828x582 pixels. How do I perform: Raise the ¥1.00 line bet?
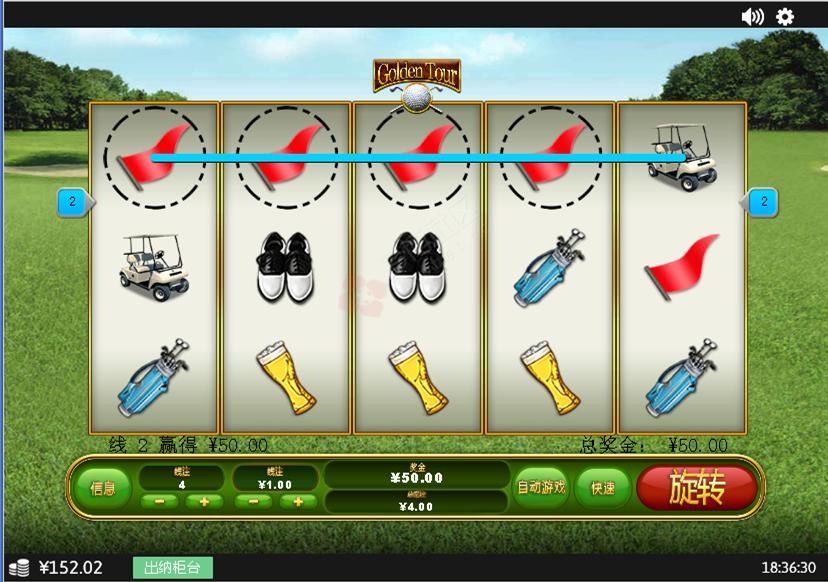coord(297,501)
